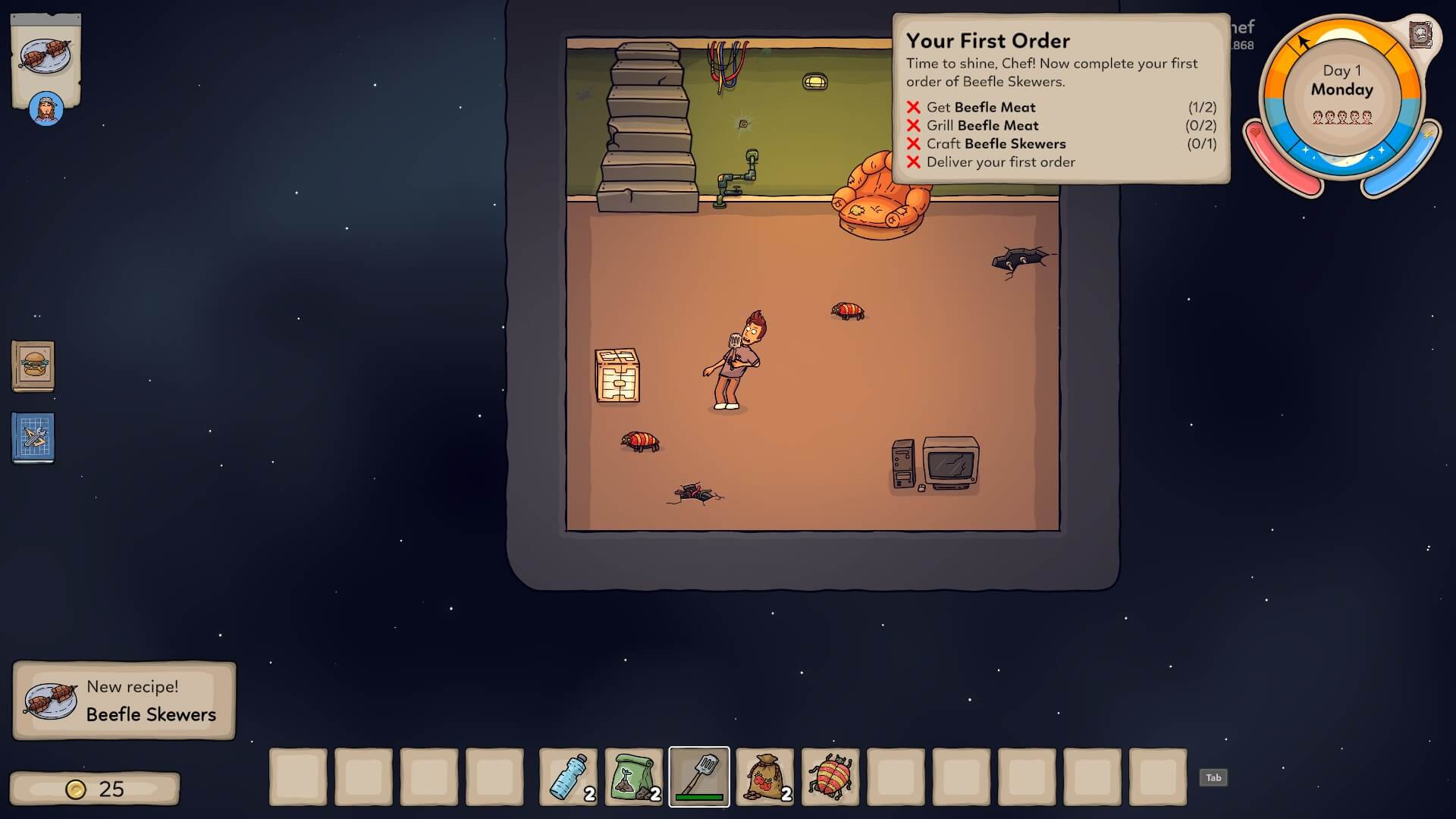Open the Your First Order quest tracker
1456x819 pixels.
point(1060,99)
